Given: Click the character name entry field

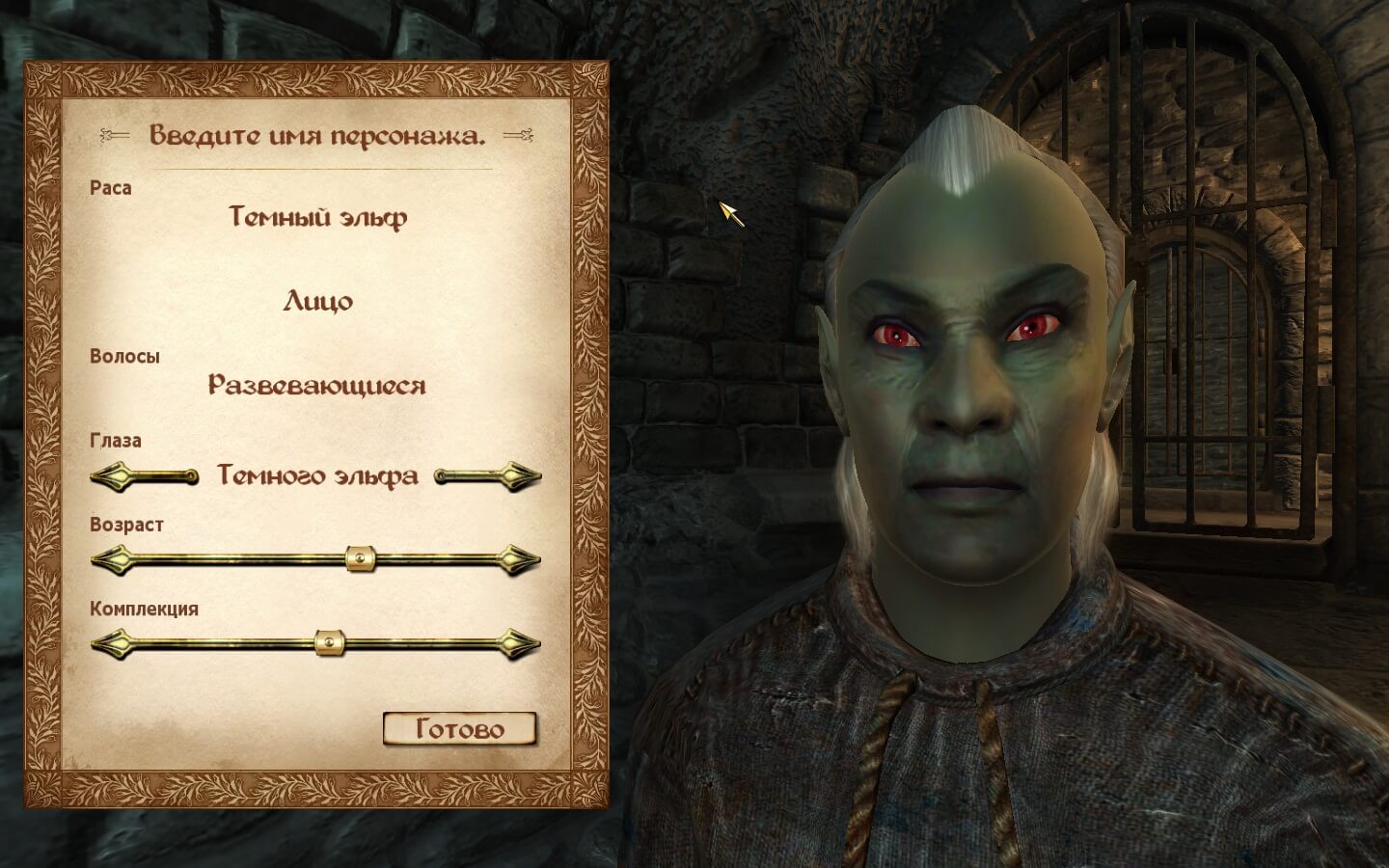Looking at the screenshot, I should click(x=316, y=135).
